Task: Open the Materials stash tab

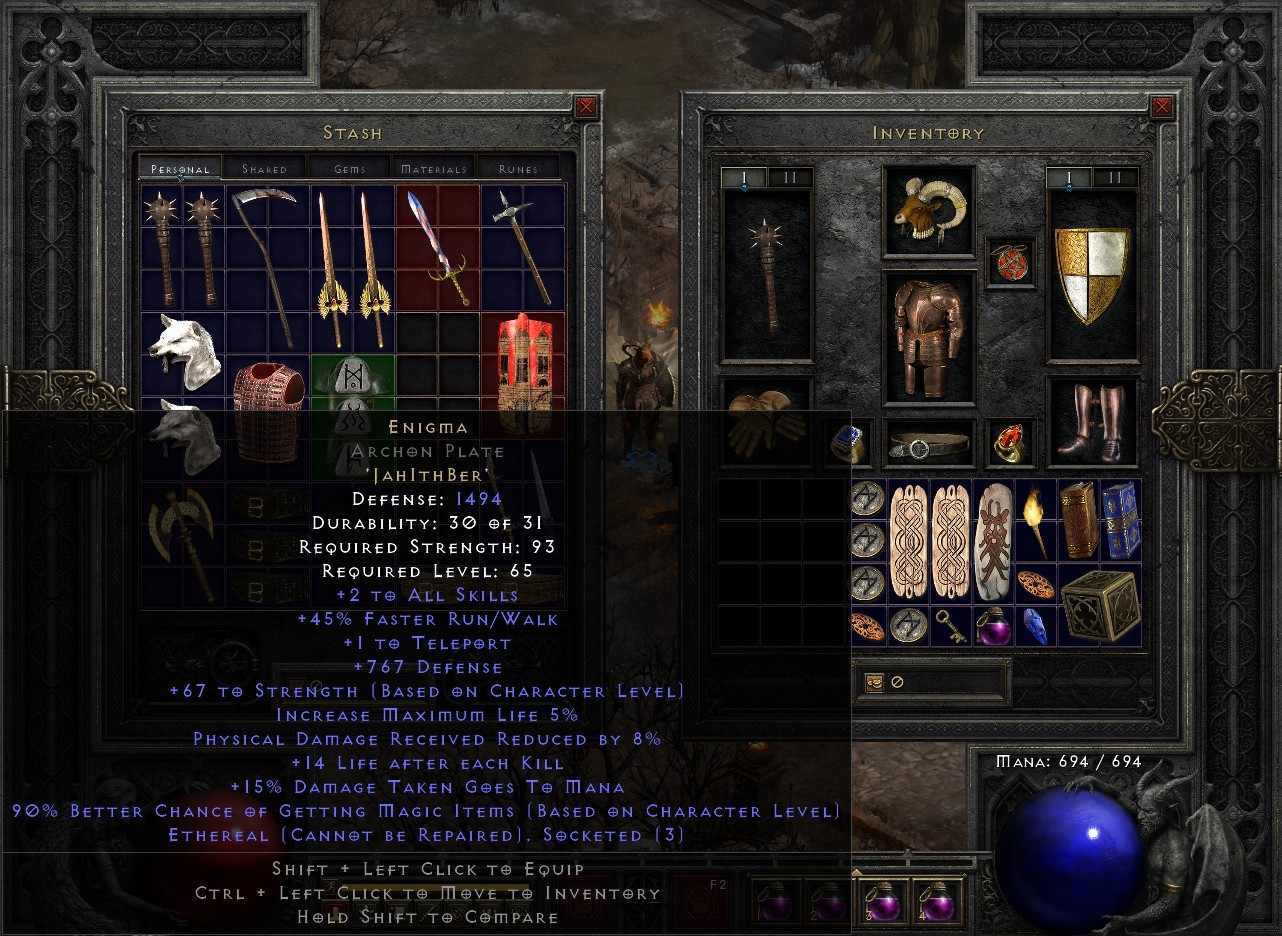Action: (x=434, y=168)
